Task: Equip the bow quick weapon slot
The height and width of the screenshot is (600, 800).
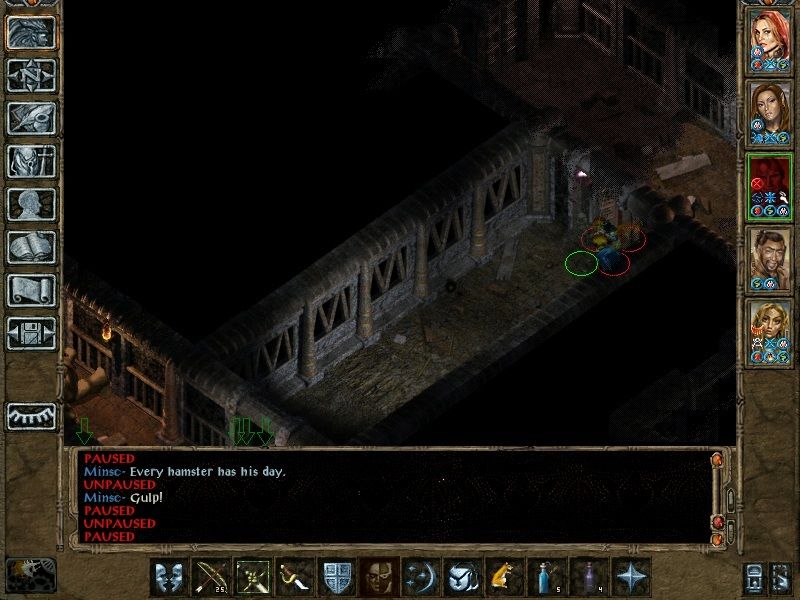Action: pyautogui.click(x=210, y=577)
